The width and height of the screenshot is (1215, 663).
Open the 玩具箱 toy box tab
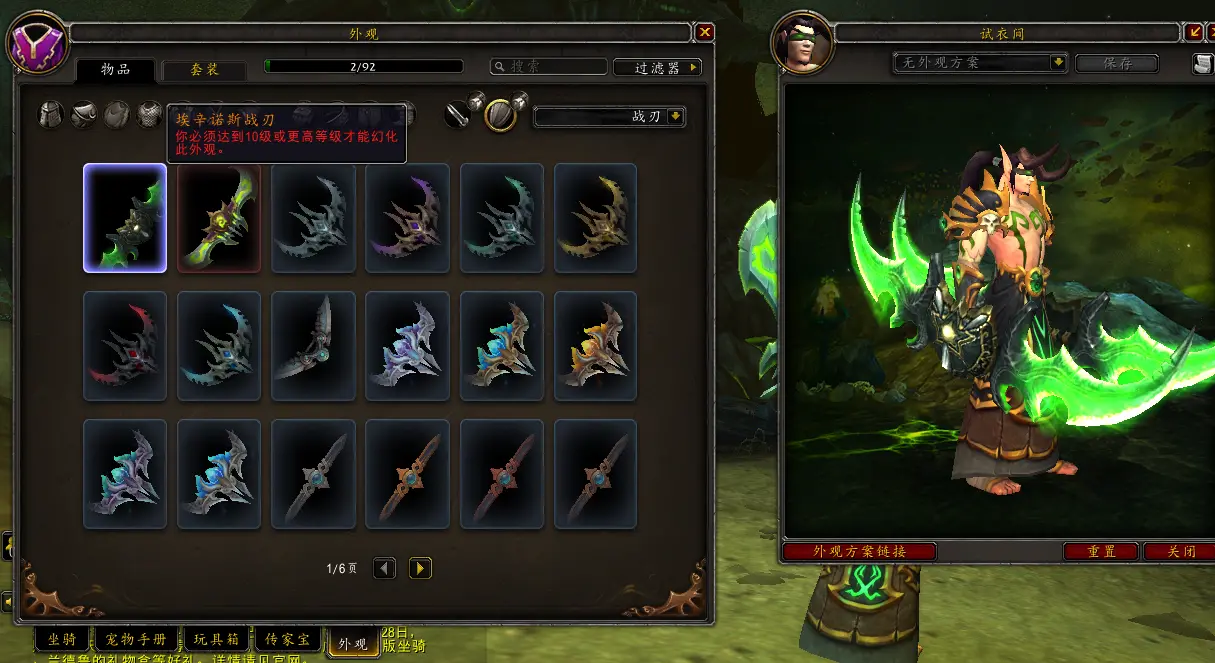tap(215, 640)
